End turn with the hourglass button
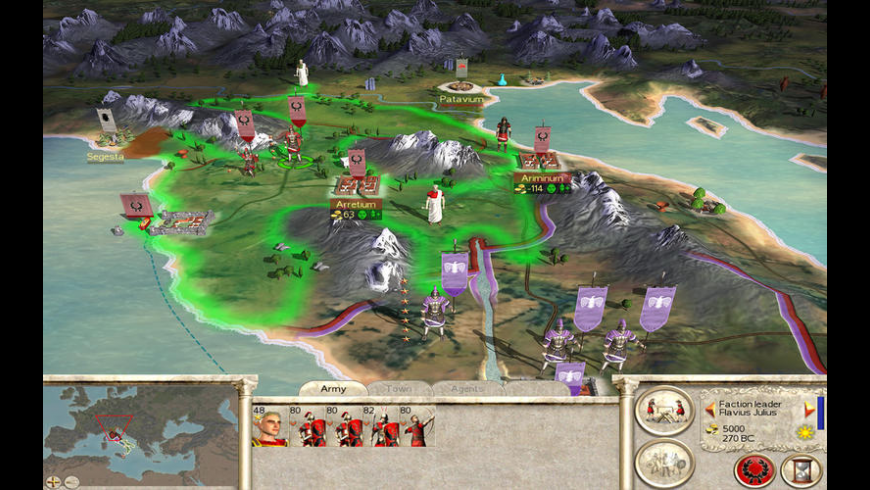 pos(801,469)
